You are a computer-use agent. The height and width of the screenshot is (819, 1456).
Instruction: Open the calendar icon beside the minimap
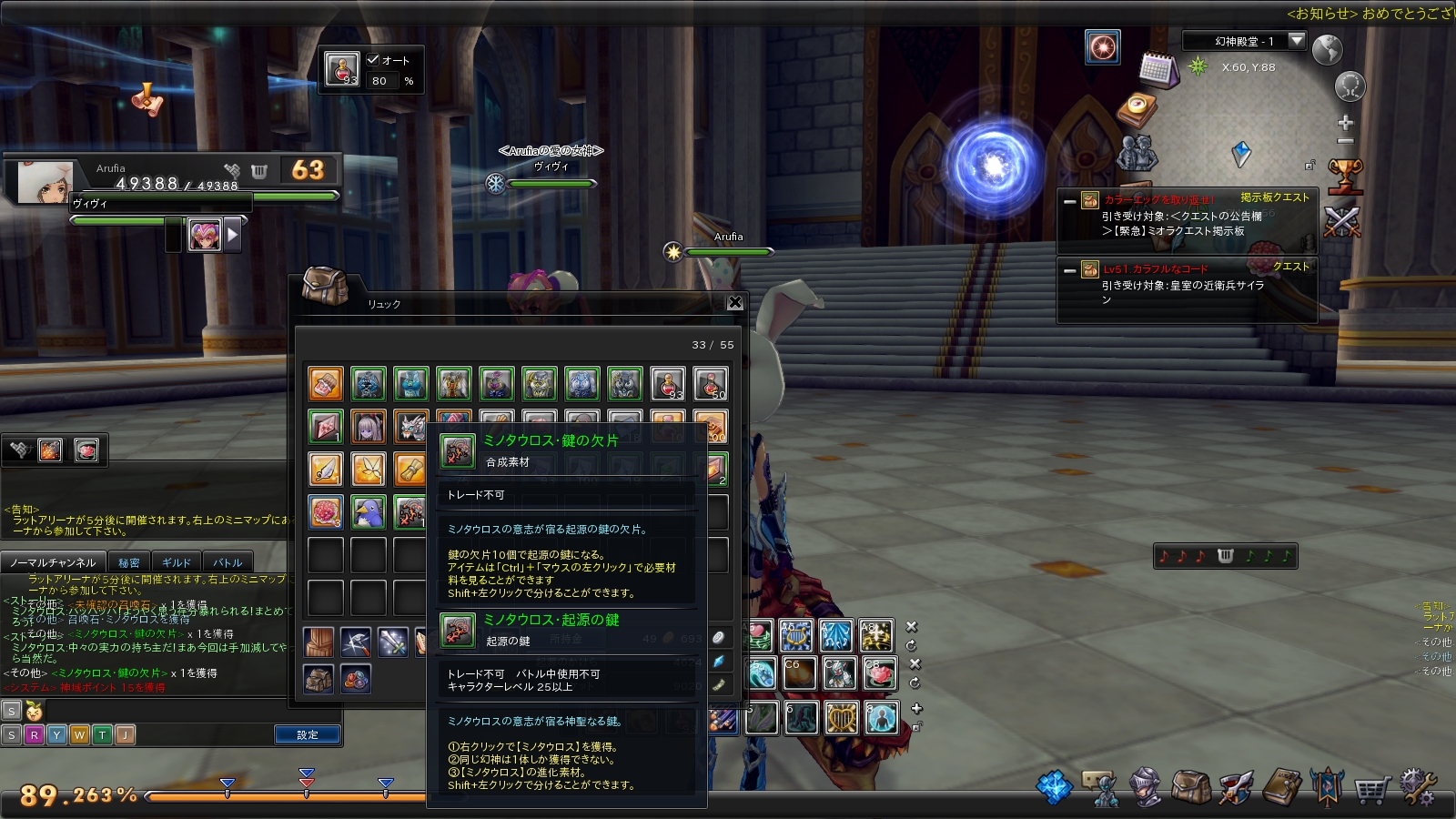click(x=1158, y=69)
